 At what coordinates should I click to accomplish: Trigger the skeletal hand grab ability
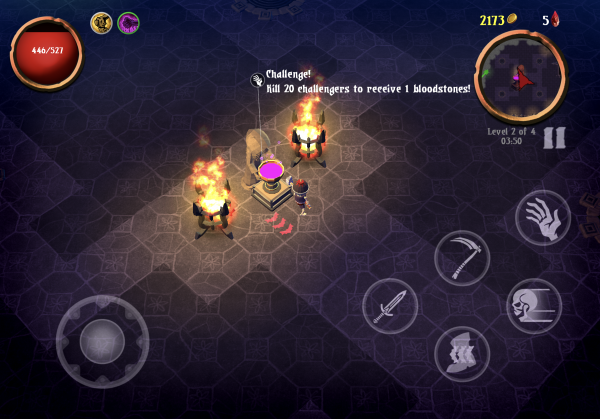point(543,217)
